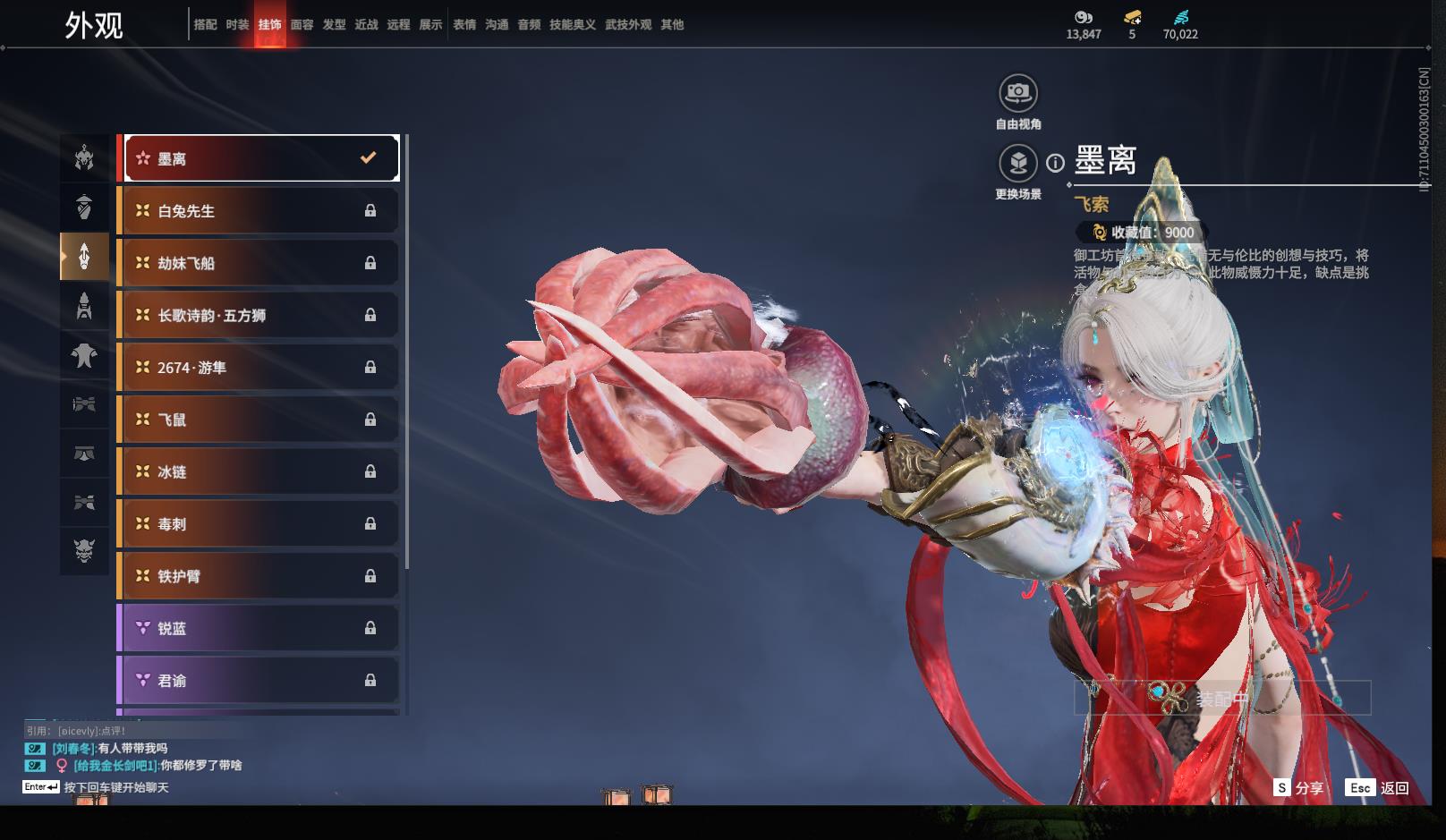This screenshot has width=1446, height=840.
Task: Select the 冰链 entry
Action: [x=259, y=471]
